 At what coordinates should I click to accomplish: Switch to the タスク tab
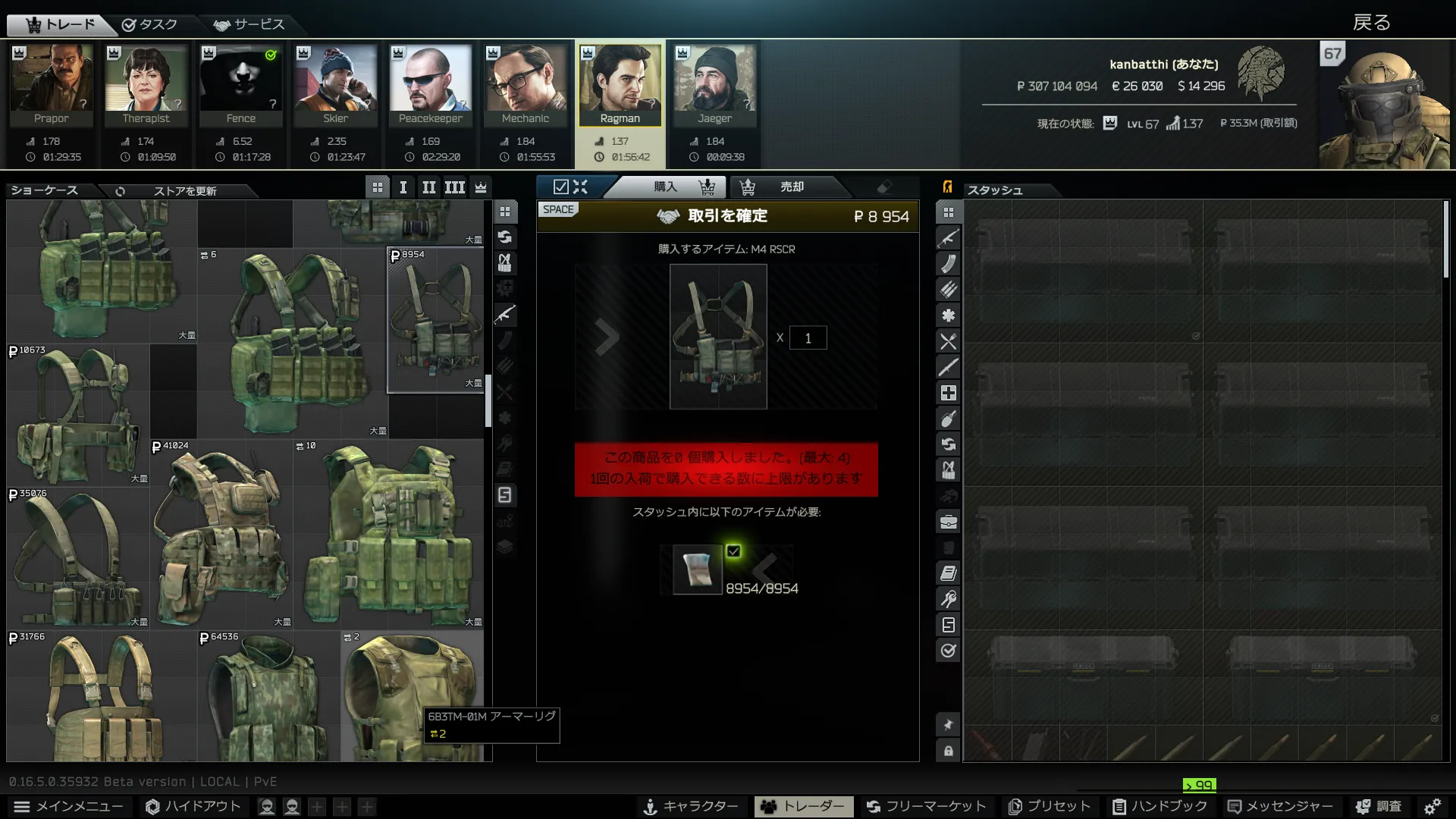(150, 24)
